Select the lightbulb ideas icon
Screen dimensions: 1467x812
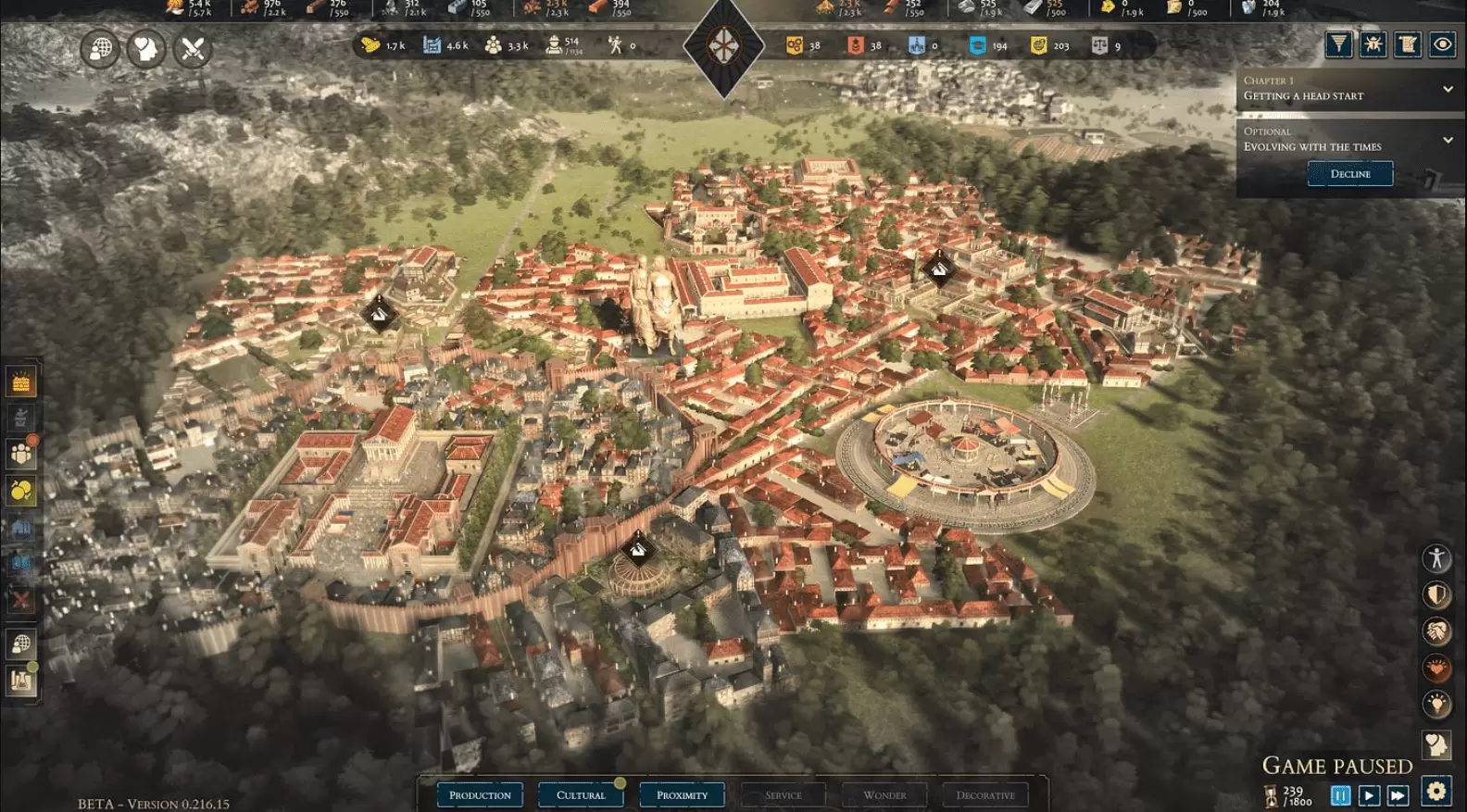point(1436,704)
